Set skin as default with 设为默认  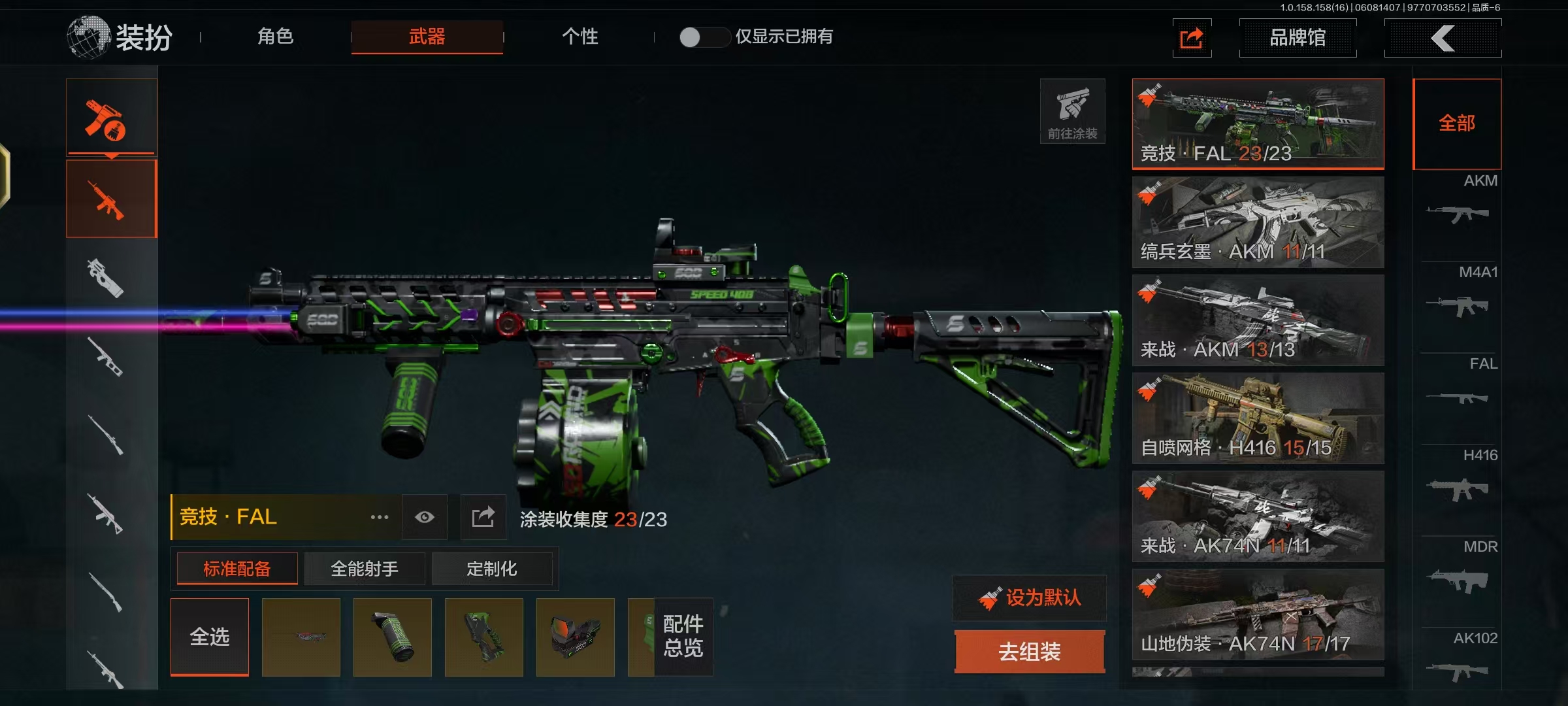[1030, 597]
